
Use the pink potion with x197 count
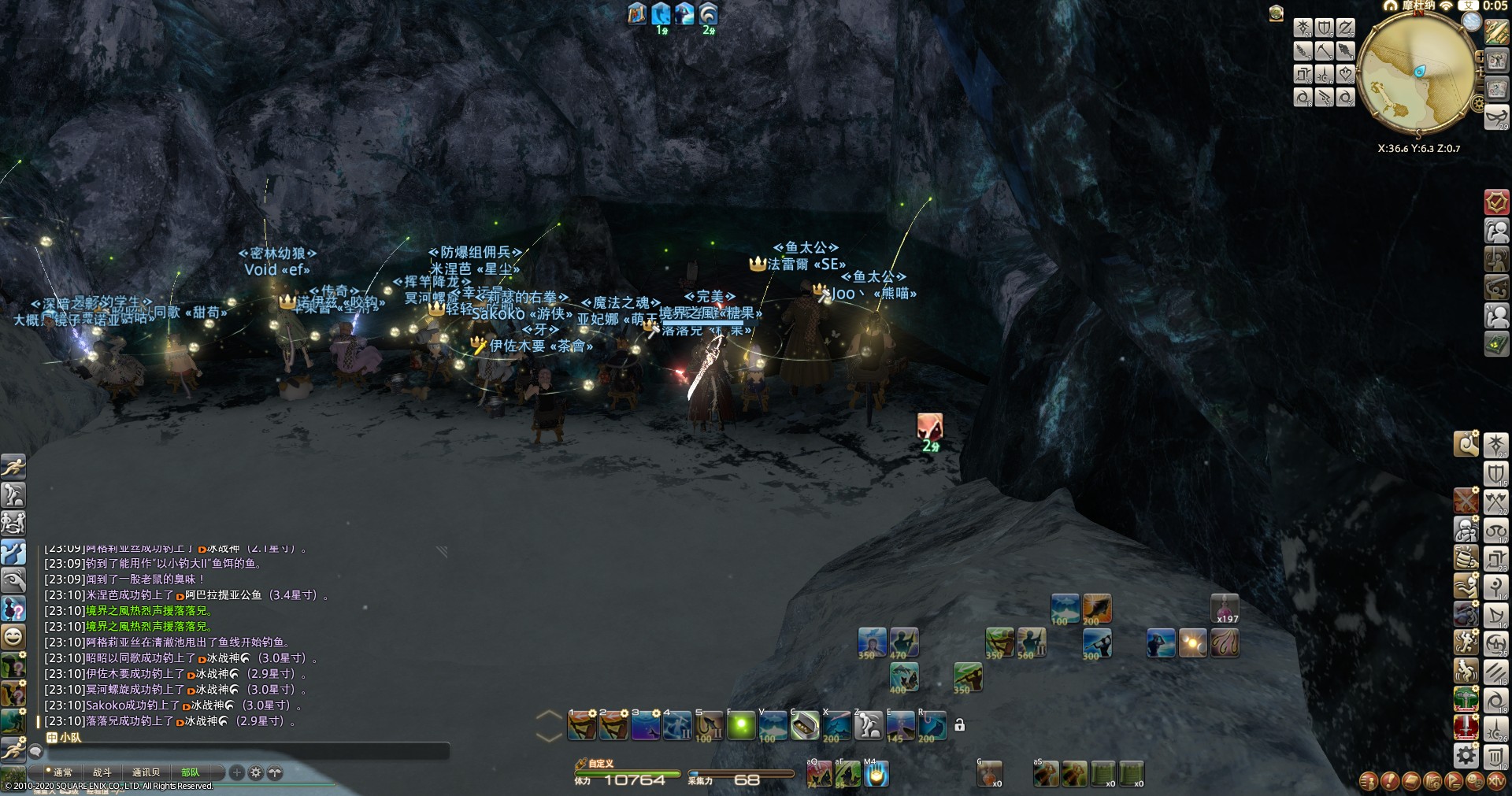(1225, 609)
